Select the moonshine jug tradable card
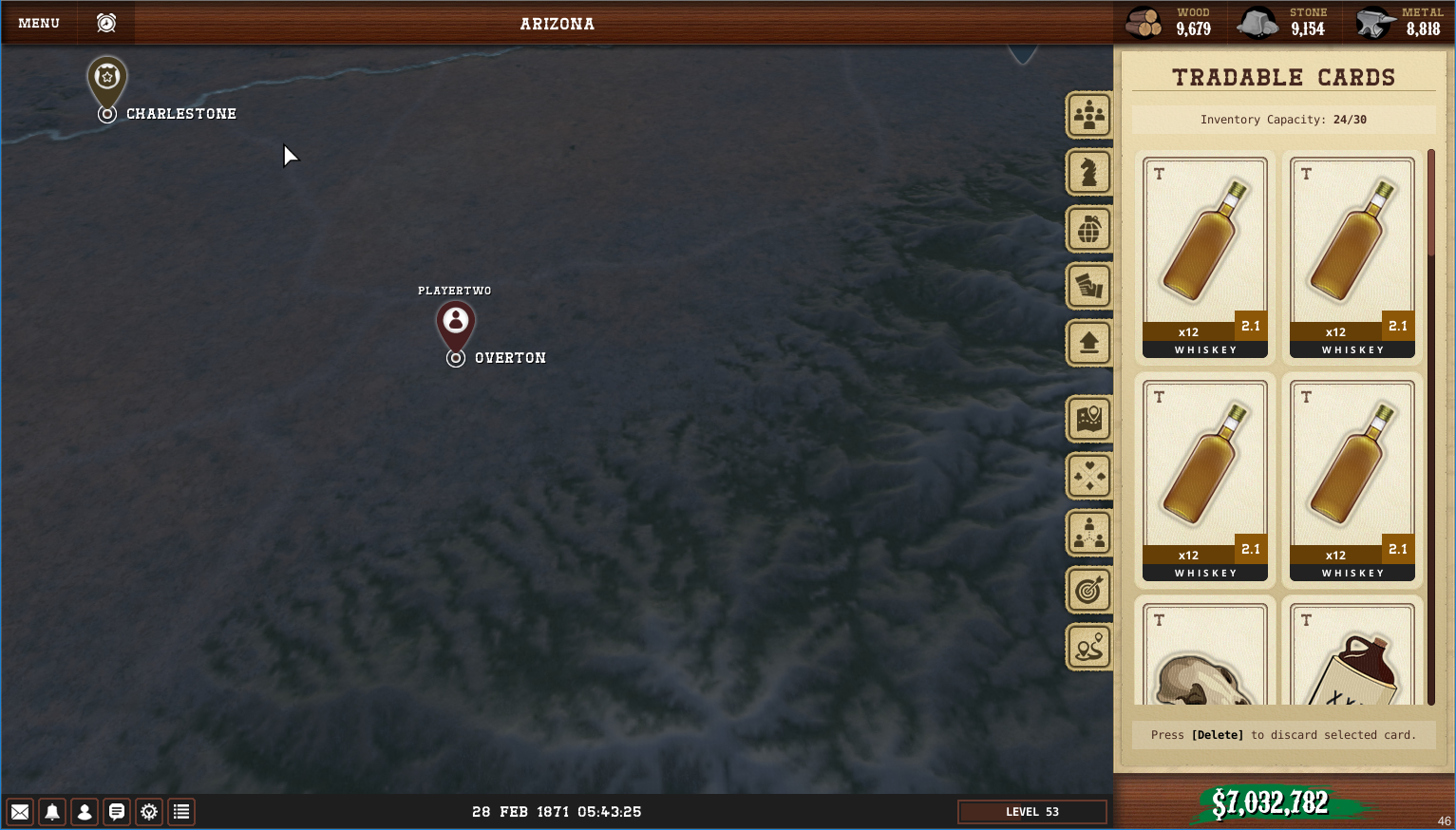This screenshot has height=830, width=1456. tap(1352, 655)
